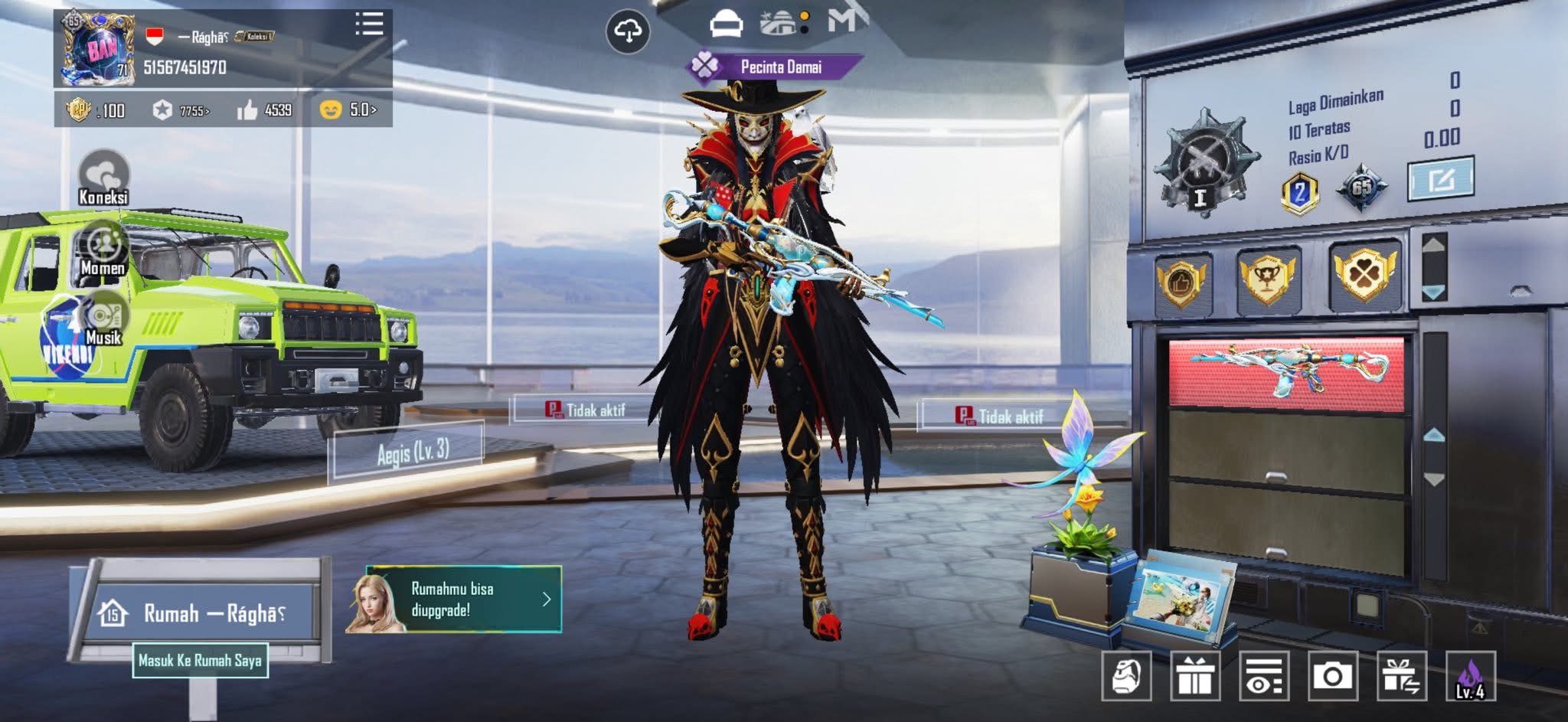This screenshot has height=722, width=1568.
Task: Click Masuk Ke Rumah Saya
Action: click(200, 661)
